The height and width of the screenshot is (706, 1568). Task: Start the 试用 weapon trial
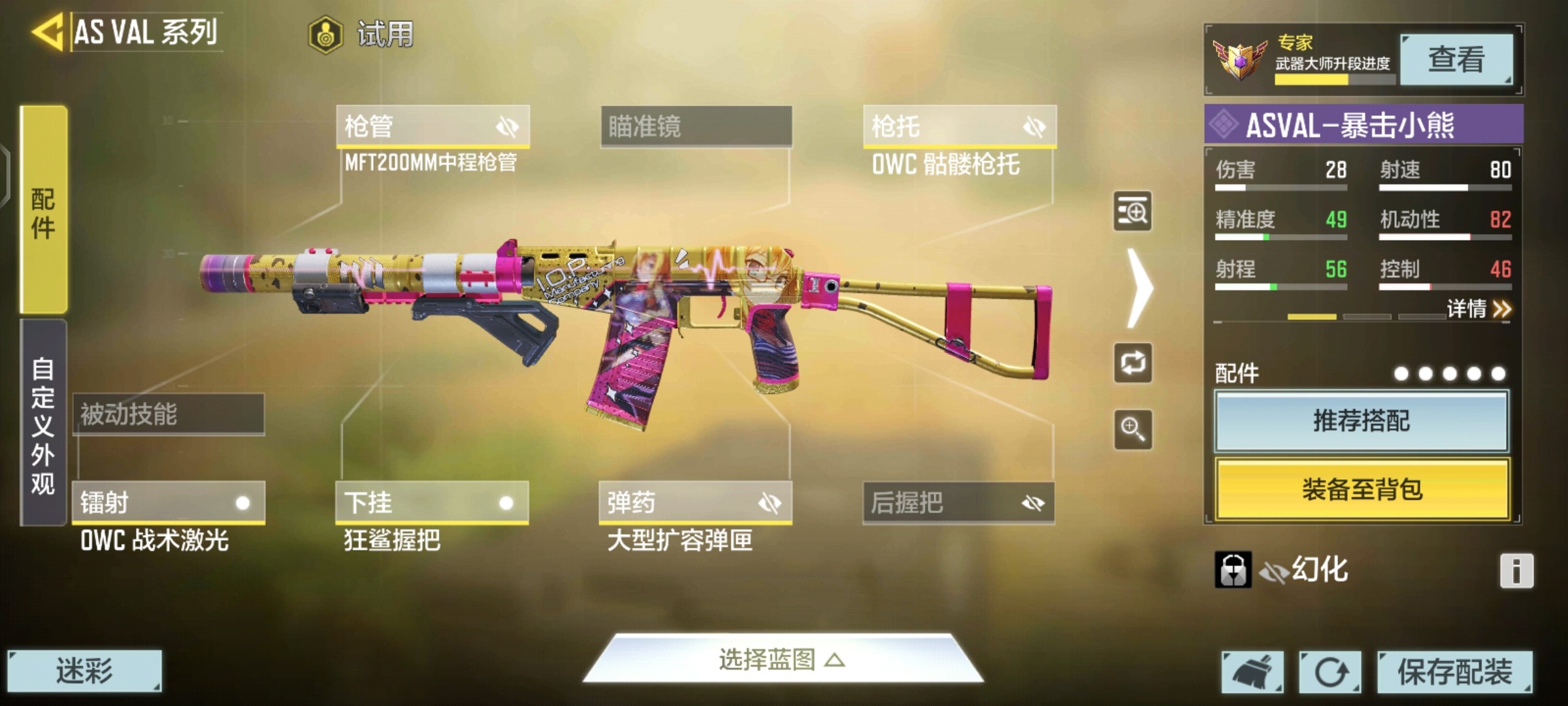click(361, 34)
